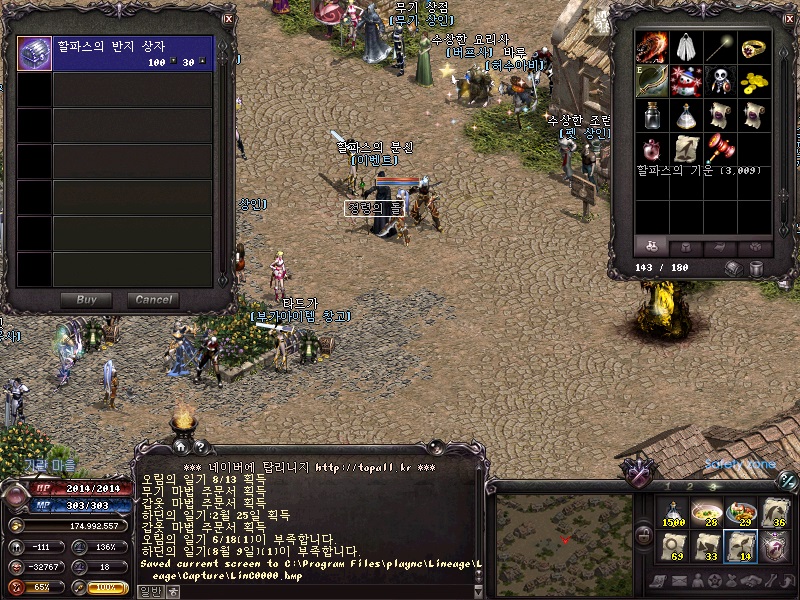Use the salad plate hotbar slot
The image size is (800, 600).
point(740,512)
